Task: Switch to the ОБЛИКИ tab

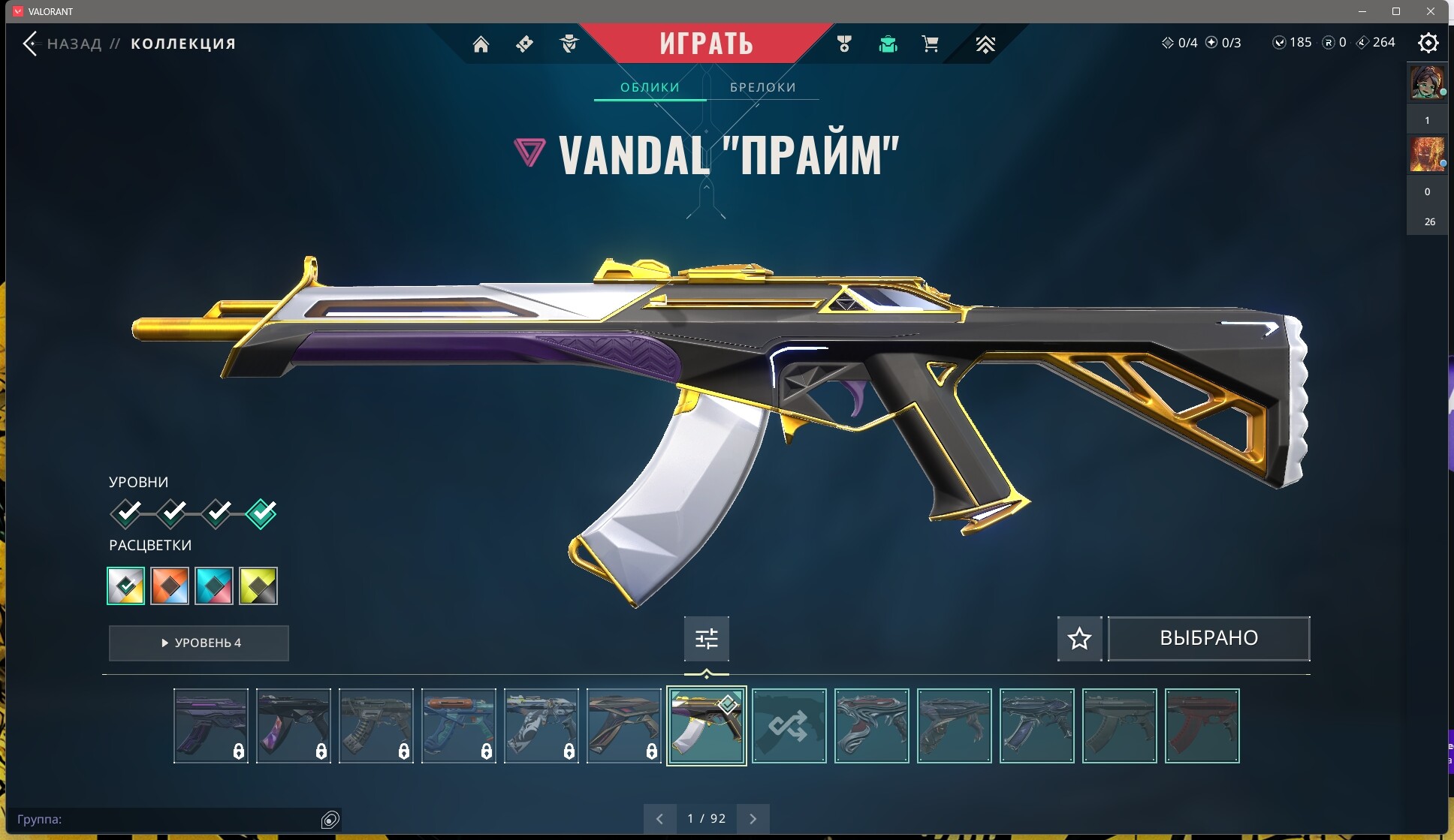Action: pos(650,86)
